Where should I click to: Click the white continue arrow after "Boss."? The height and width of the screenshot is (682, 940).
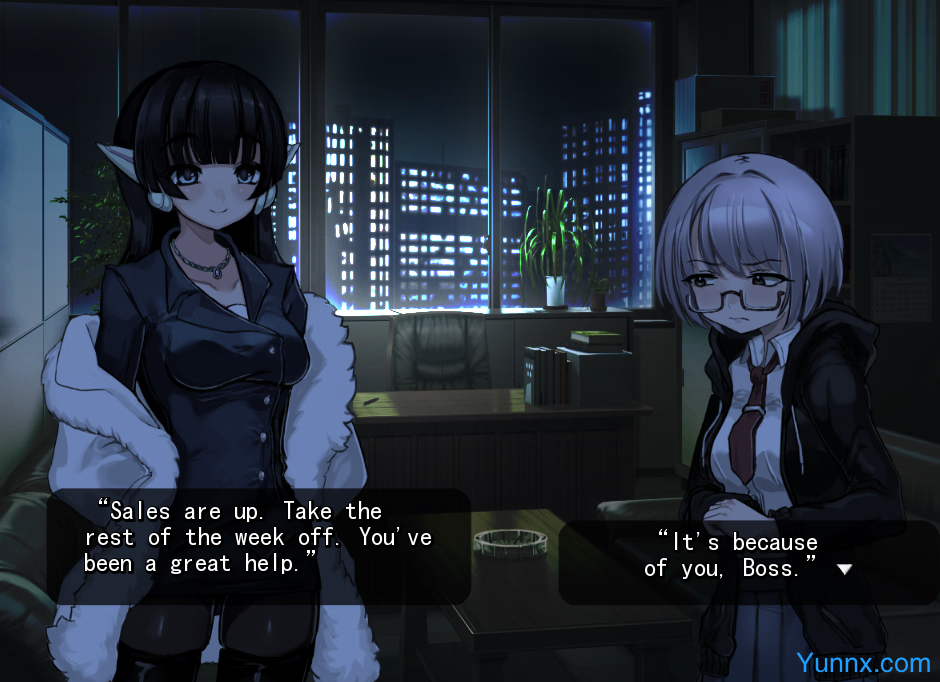pyautogui.click(x=844, y=569)
